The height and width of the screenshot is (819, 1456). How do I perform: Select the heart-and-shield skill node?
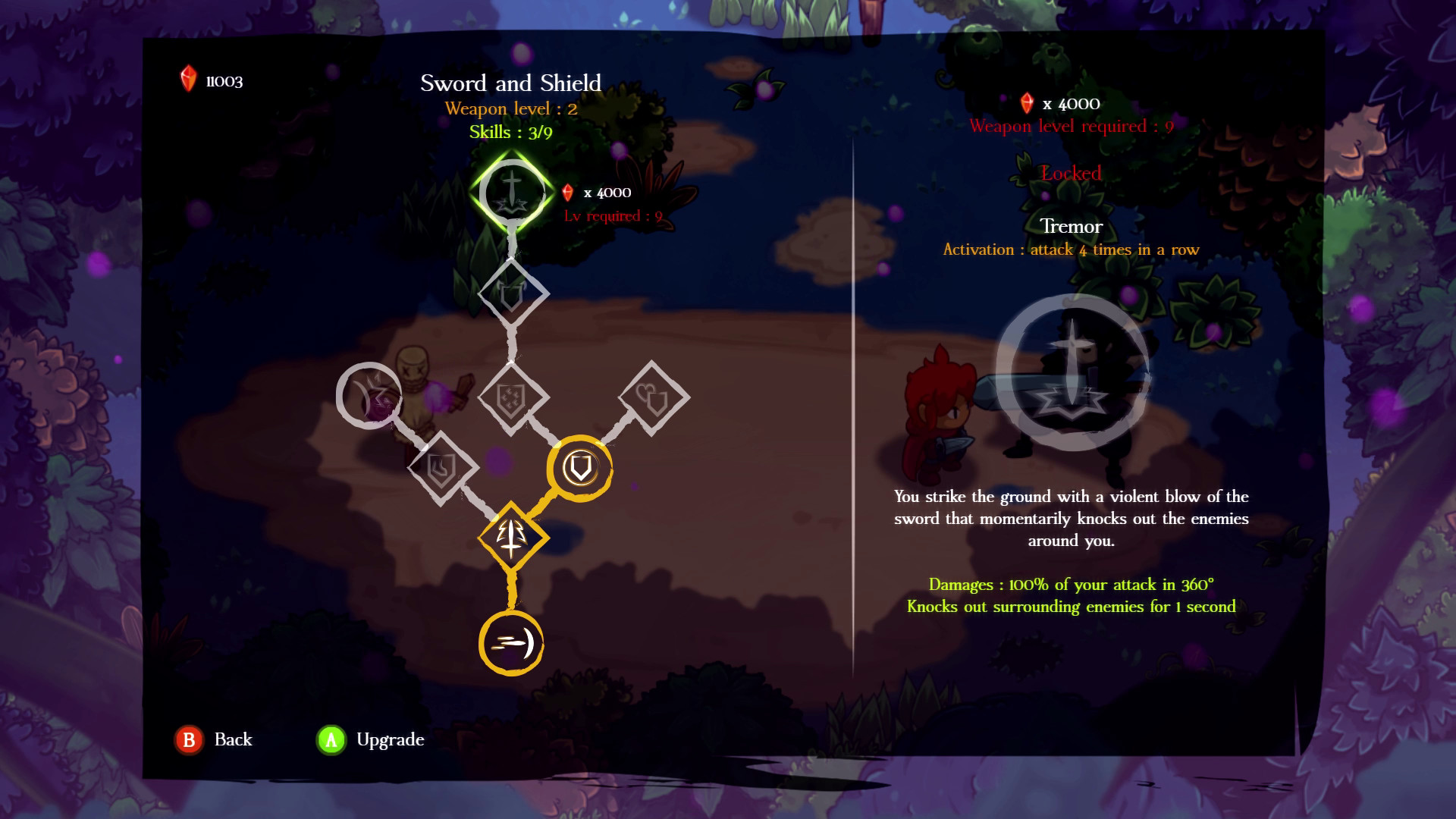click(654, 397)
